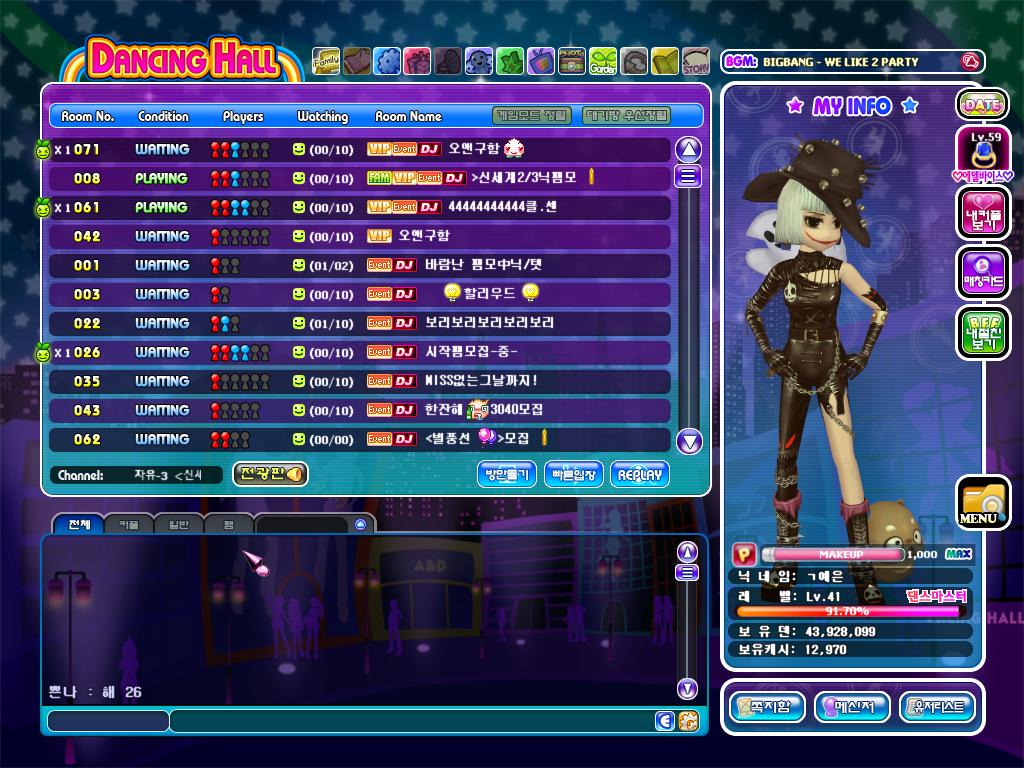1024x768 pixels.
Task: Open the MENU folder button
Action: pos(981,503)
